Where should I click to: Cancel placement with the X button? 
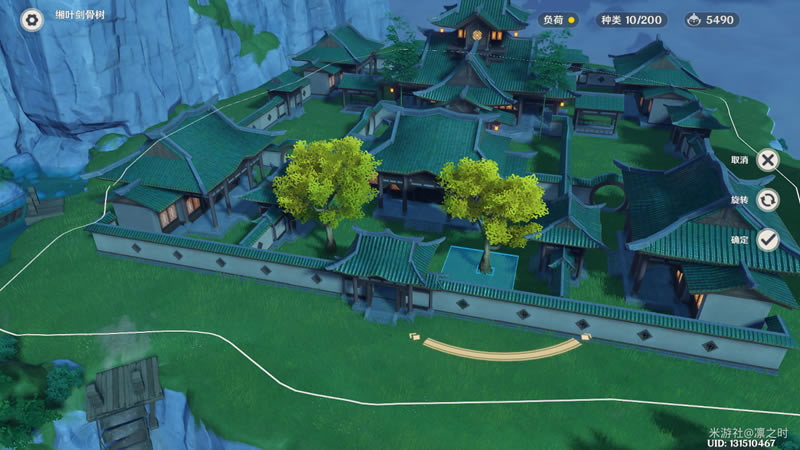click(767, 160)
